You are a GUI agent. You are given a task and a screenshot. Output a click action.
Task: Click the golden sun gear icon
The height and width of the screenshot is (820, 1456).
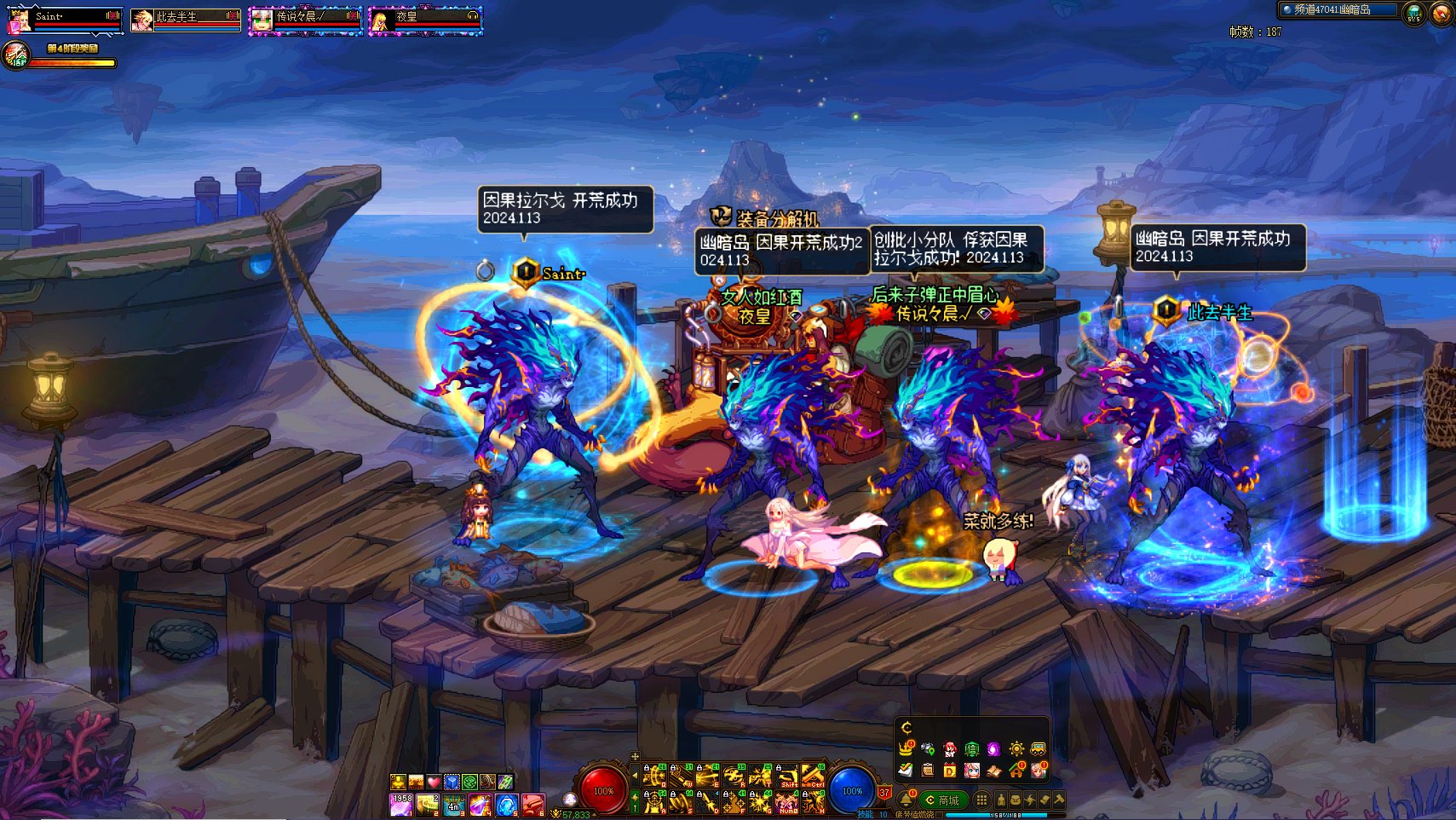pyautogui.click(x=1016, y=749)
